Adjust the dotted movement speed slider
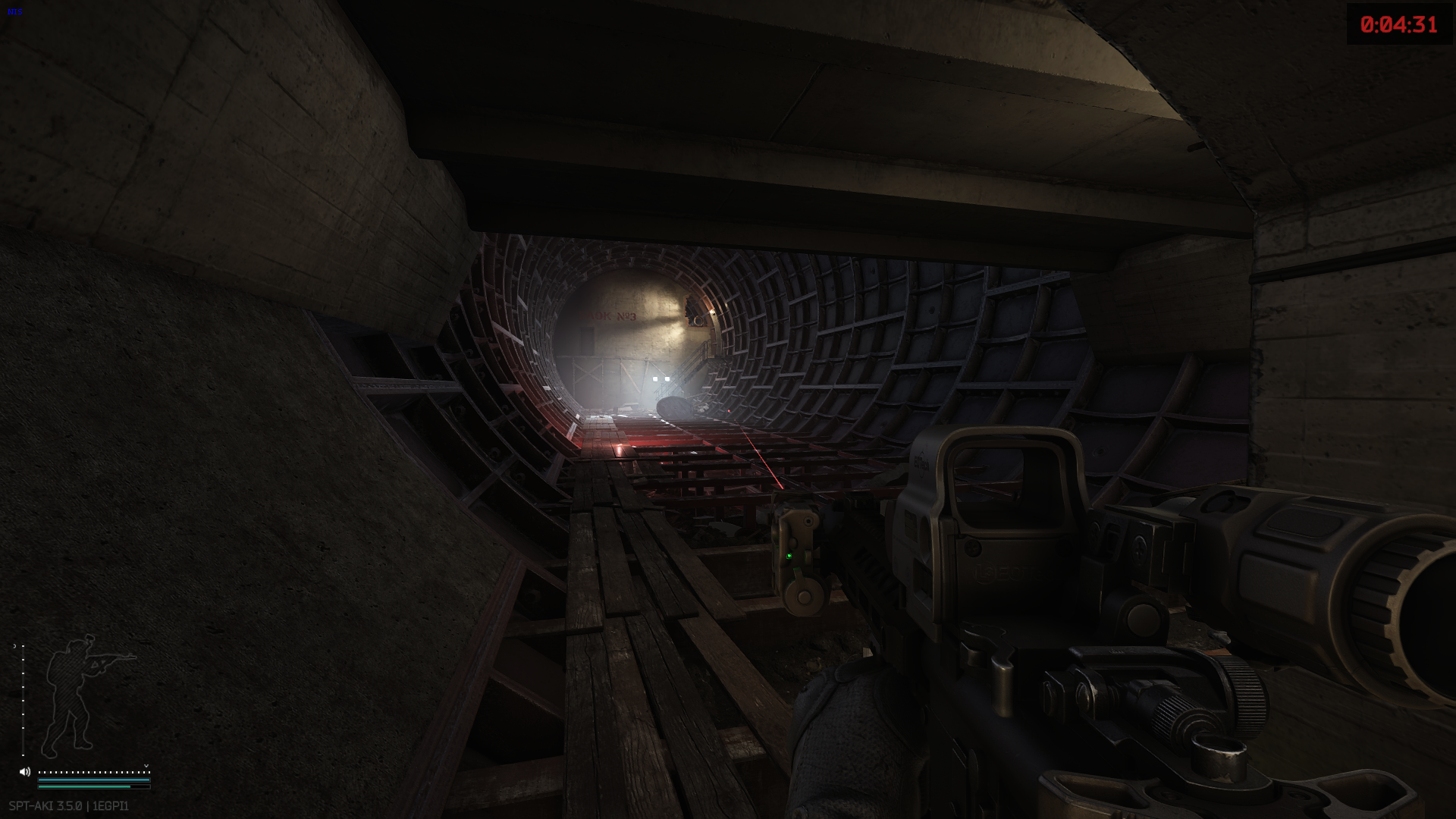The height and width of the screenshot is (819, 1456). click(x=93, y=772)
